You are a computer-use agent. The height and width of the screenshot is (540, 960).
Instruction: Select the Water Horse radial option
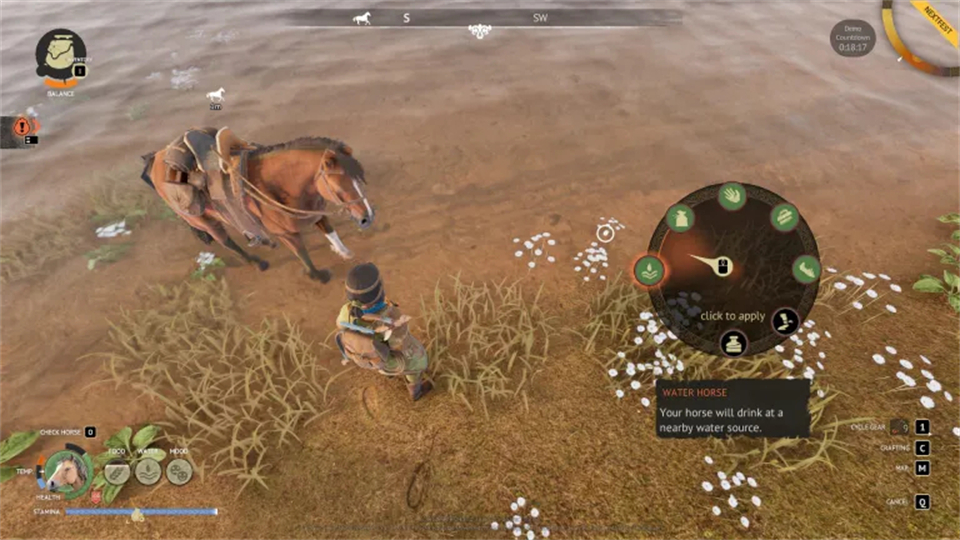647,269
